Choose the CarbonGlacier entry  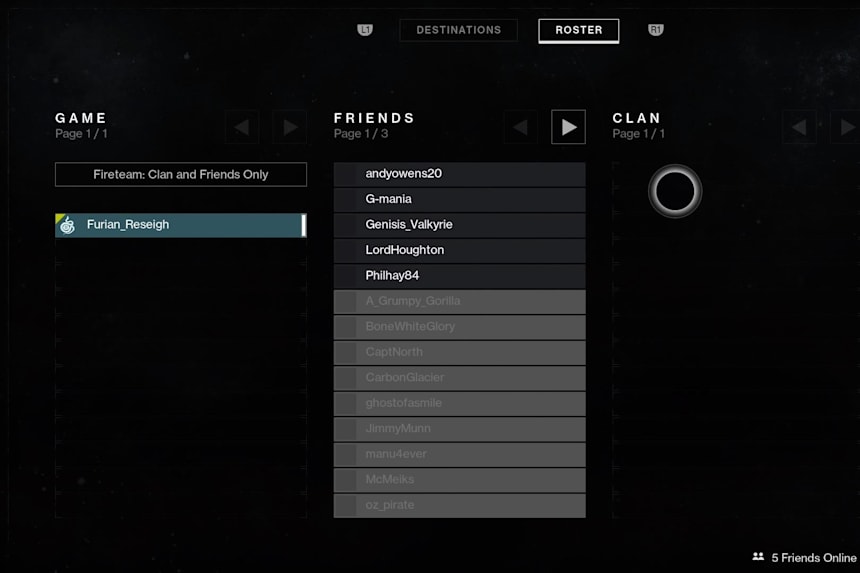[459, 378]
